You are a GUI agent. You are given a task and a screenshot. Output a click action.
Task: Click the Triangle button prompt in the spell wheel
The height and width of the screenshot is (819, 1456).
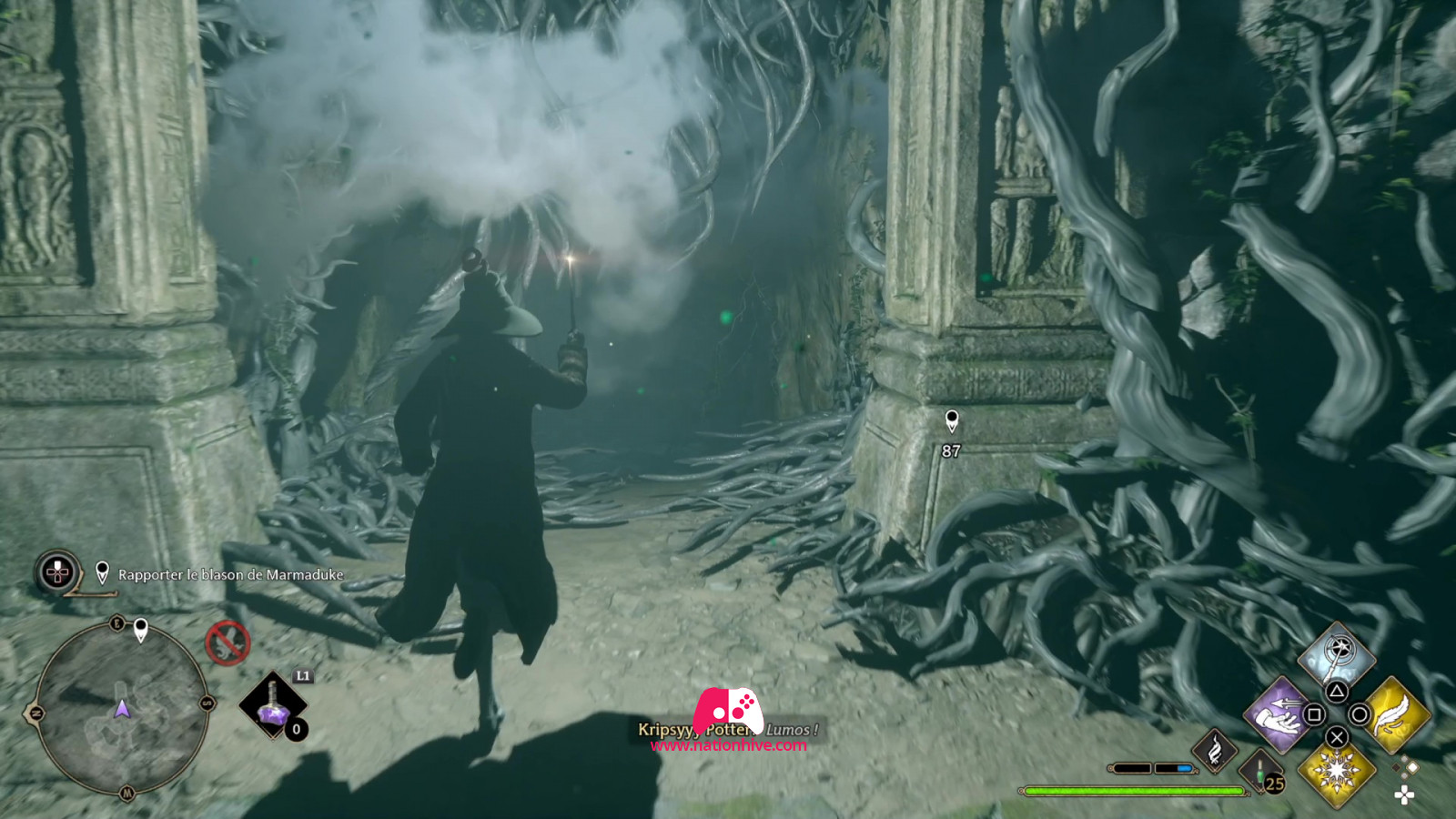click(x=1337, y=690)
